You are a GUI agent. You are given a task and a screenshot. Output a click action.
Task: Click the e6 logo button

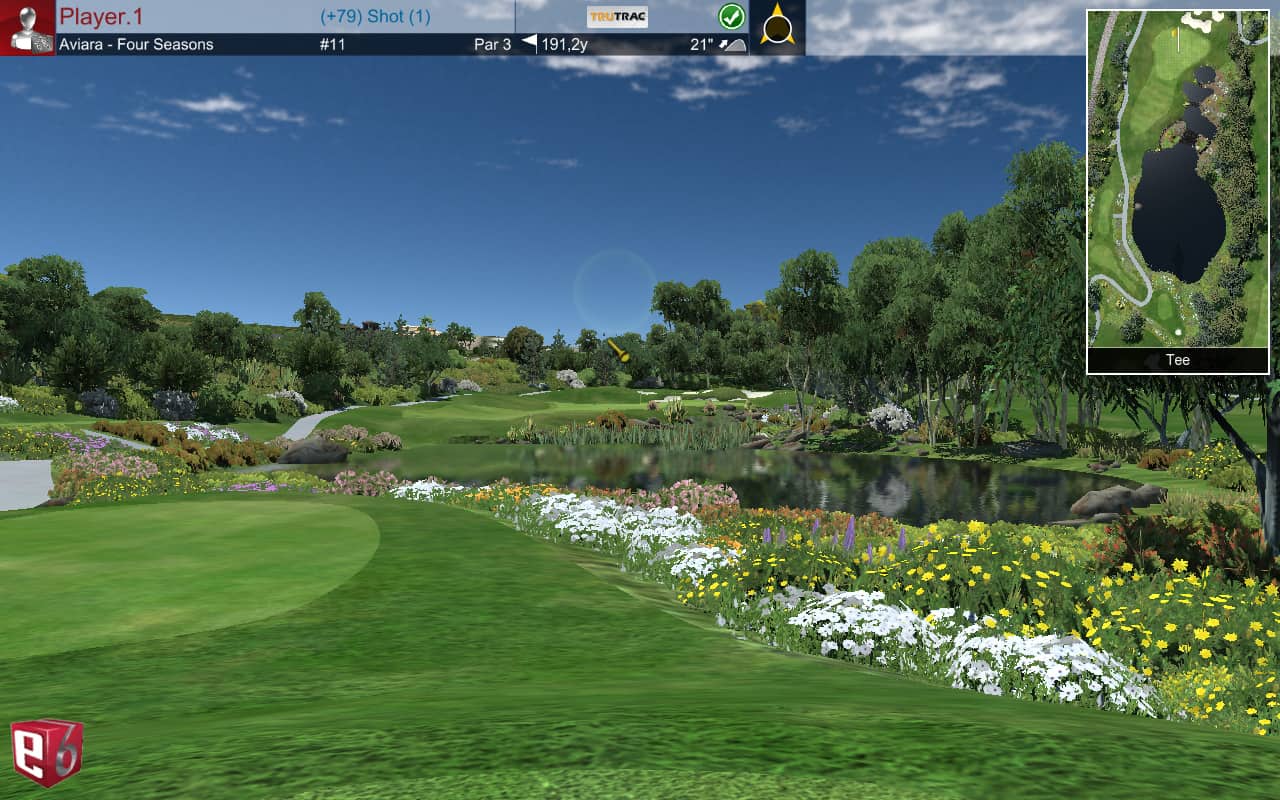point(47,751)
